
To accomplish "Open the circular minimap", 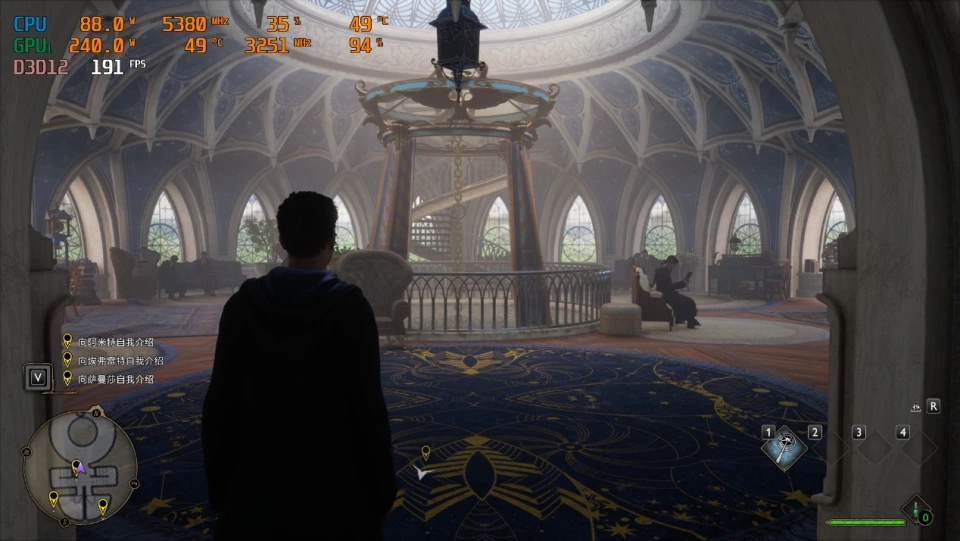I will (79, 467).
